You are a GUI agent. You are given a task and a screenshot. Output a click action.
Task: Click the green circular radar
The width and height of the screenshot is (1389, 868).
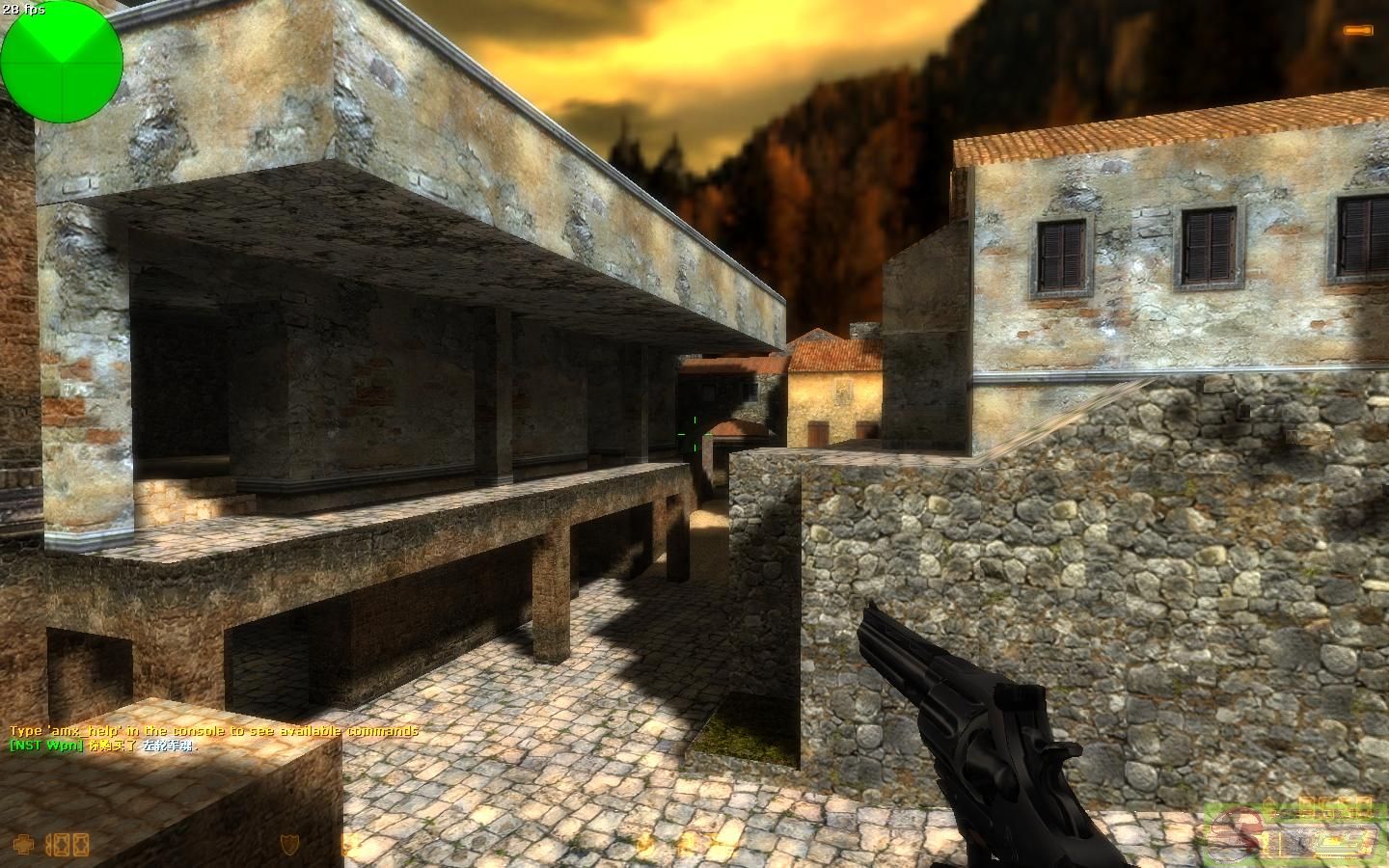tap(62, 62)
